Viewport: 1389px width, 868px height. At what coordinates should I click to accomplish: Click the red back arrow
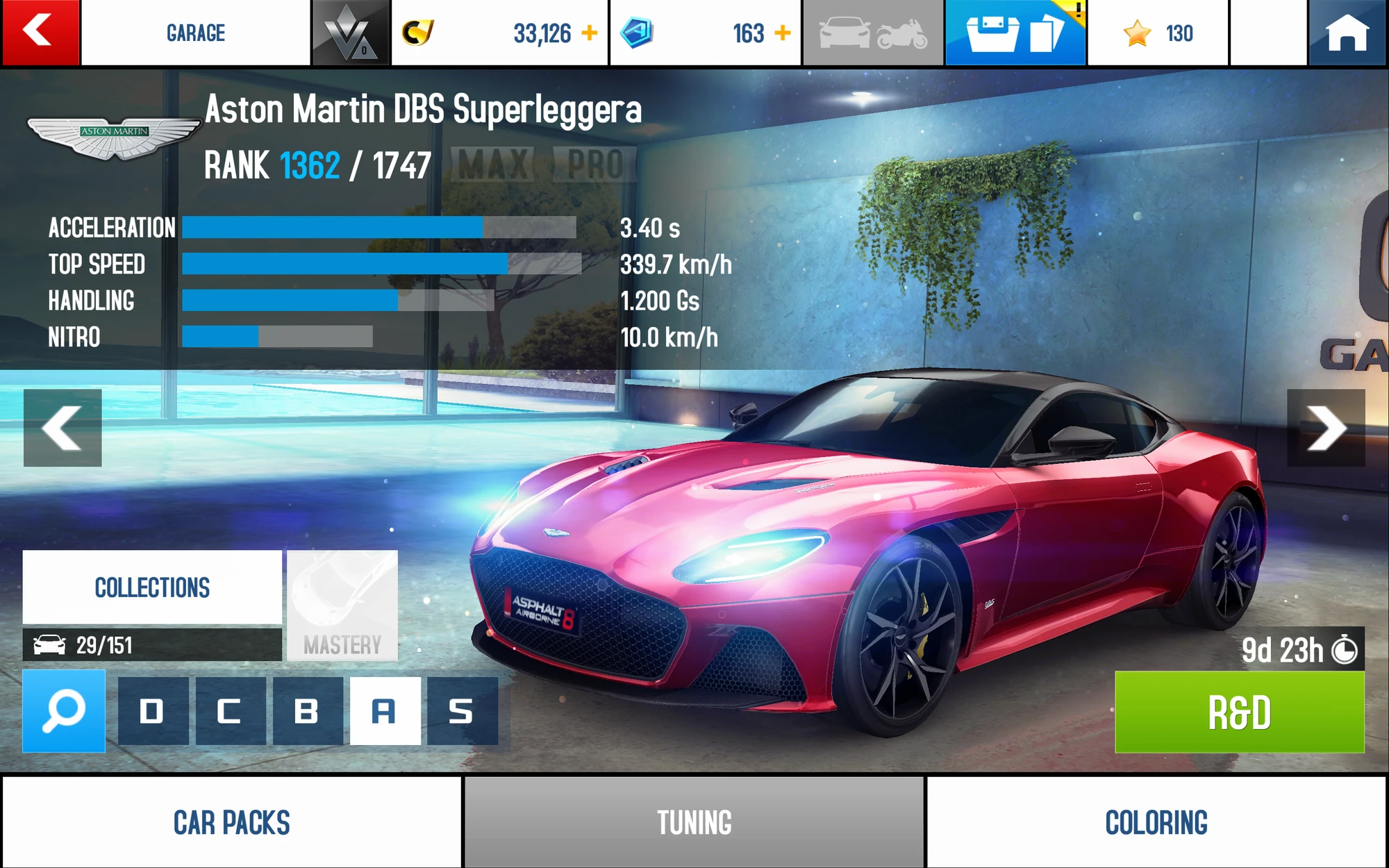point(40,31)
